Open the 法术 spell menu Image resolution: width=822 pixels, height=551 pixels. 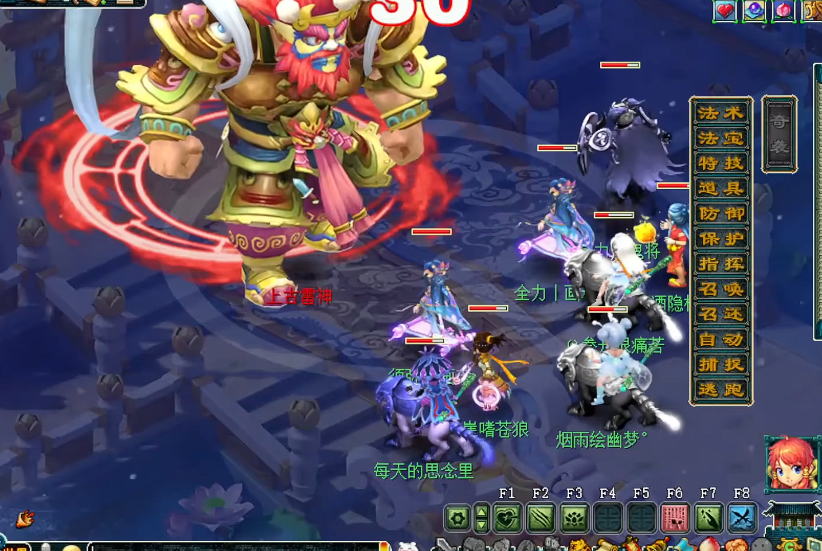click(x=720, y=113)
